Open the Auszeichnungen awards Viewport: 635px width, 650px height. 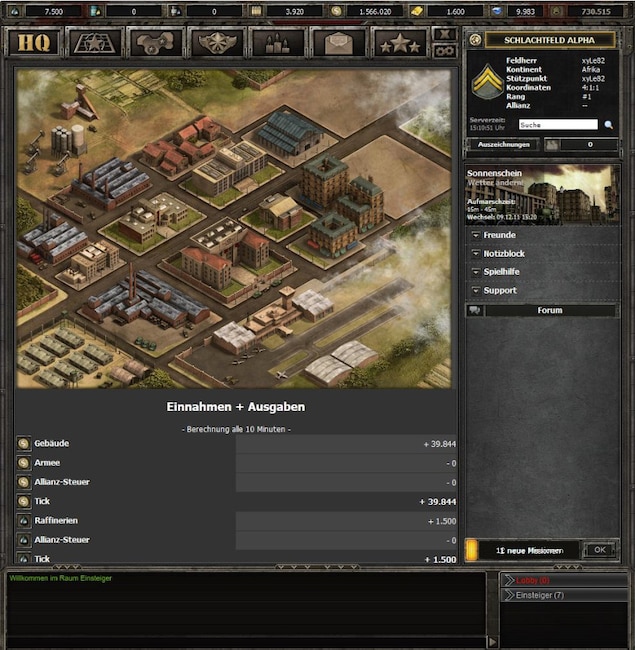(x=502, y=145)
